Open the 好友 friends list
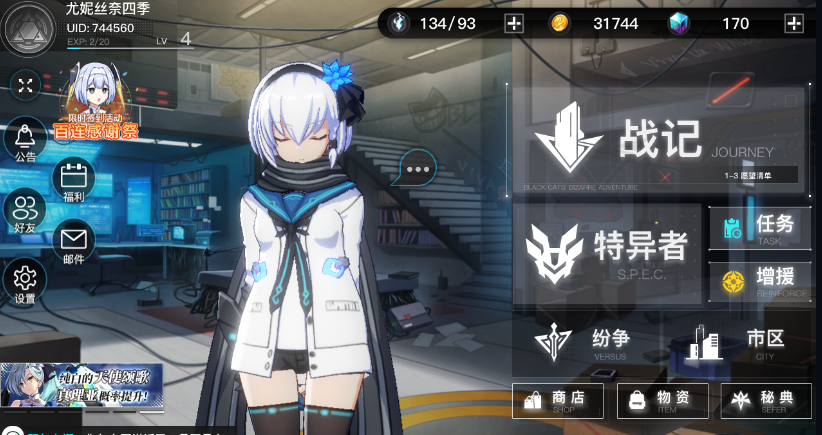 click(25, 212)
